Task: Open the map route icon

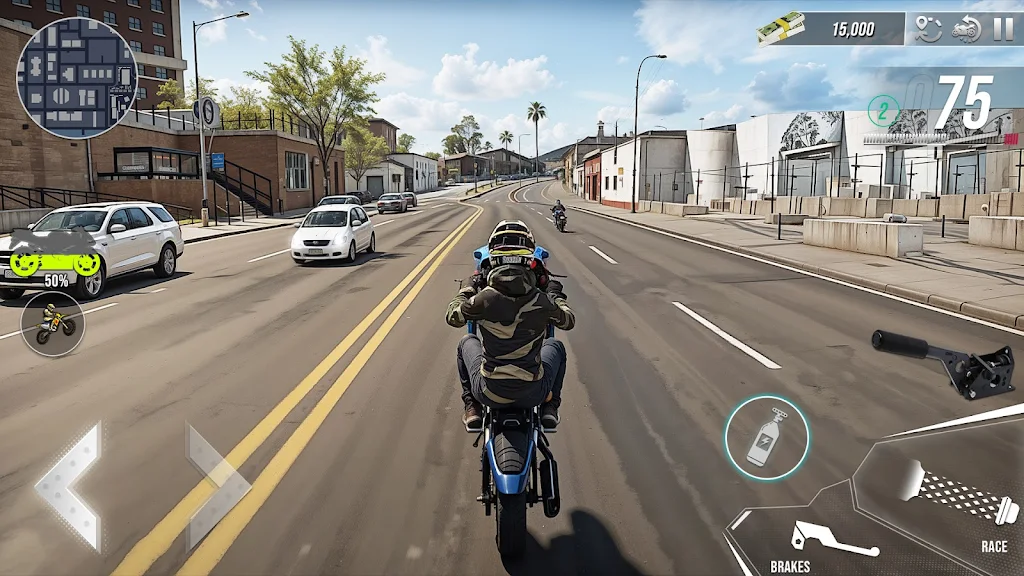Action: tap(929, 29)
